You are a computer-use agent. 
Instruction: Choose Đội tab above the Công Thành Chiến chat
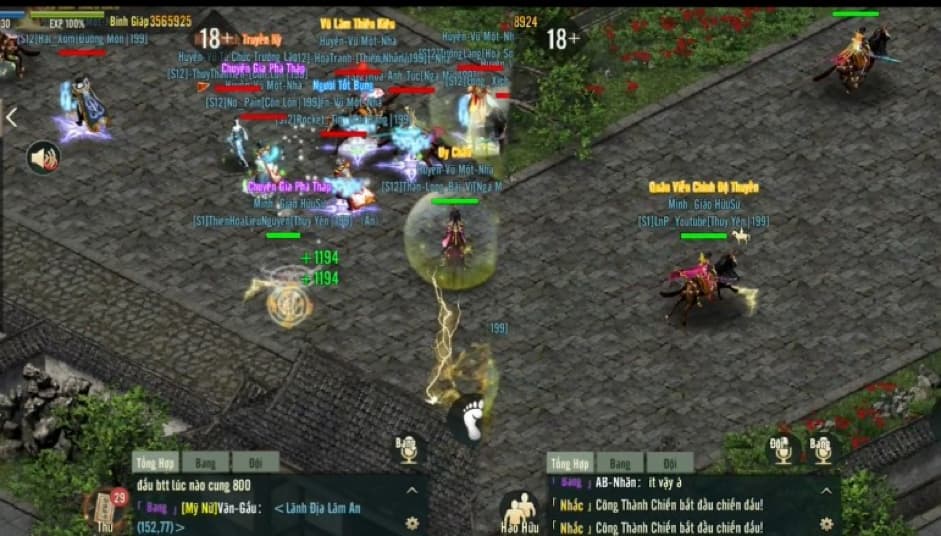669,463
